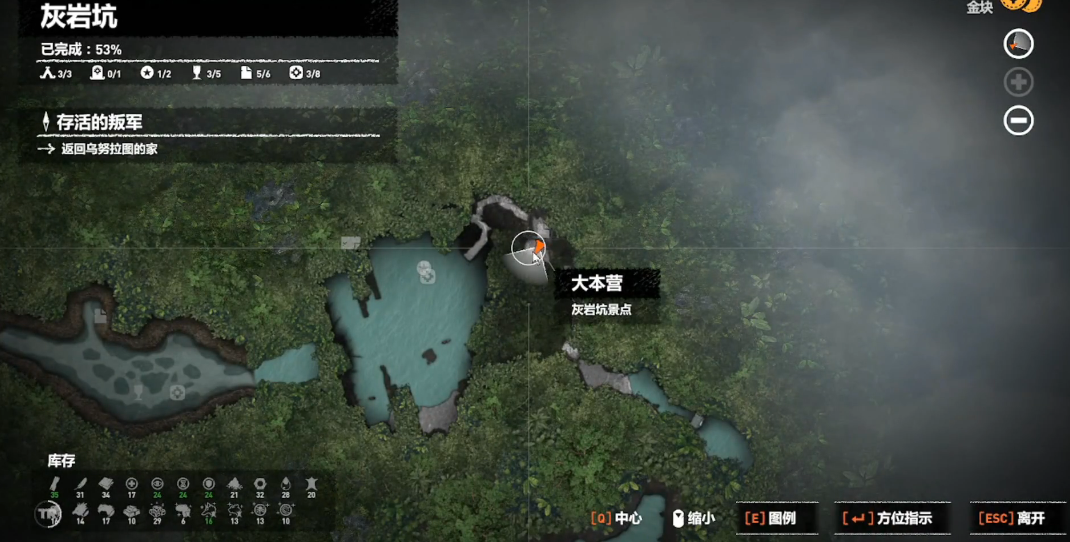1070x542 pixels.
Task: Click the player-direction icon above the zoom buttons
Action: coord(1018,44)
